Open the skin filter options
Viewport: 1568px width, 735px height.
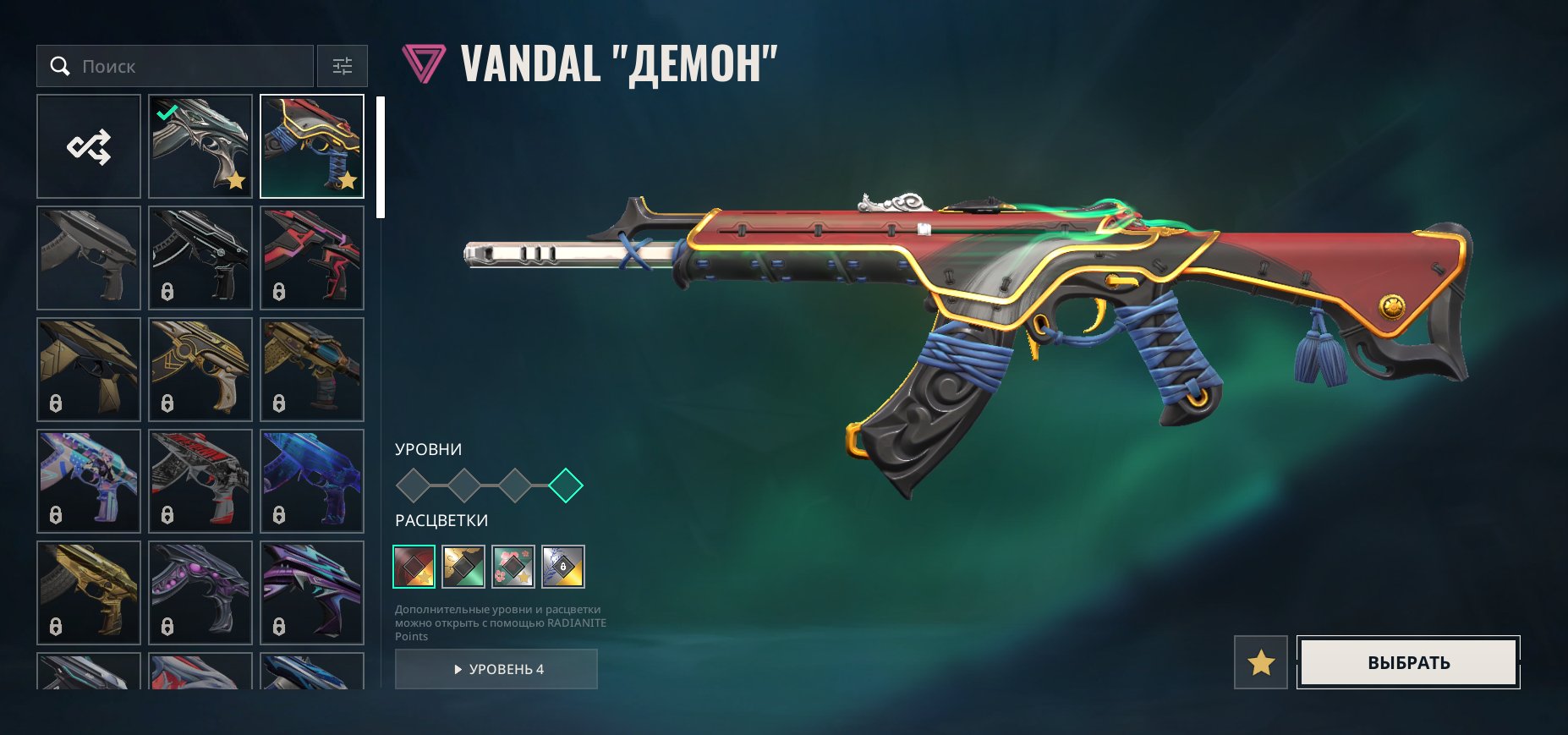(343, 66)
